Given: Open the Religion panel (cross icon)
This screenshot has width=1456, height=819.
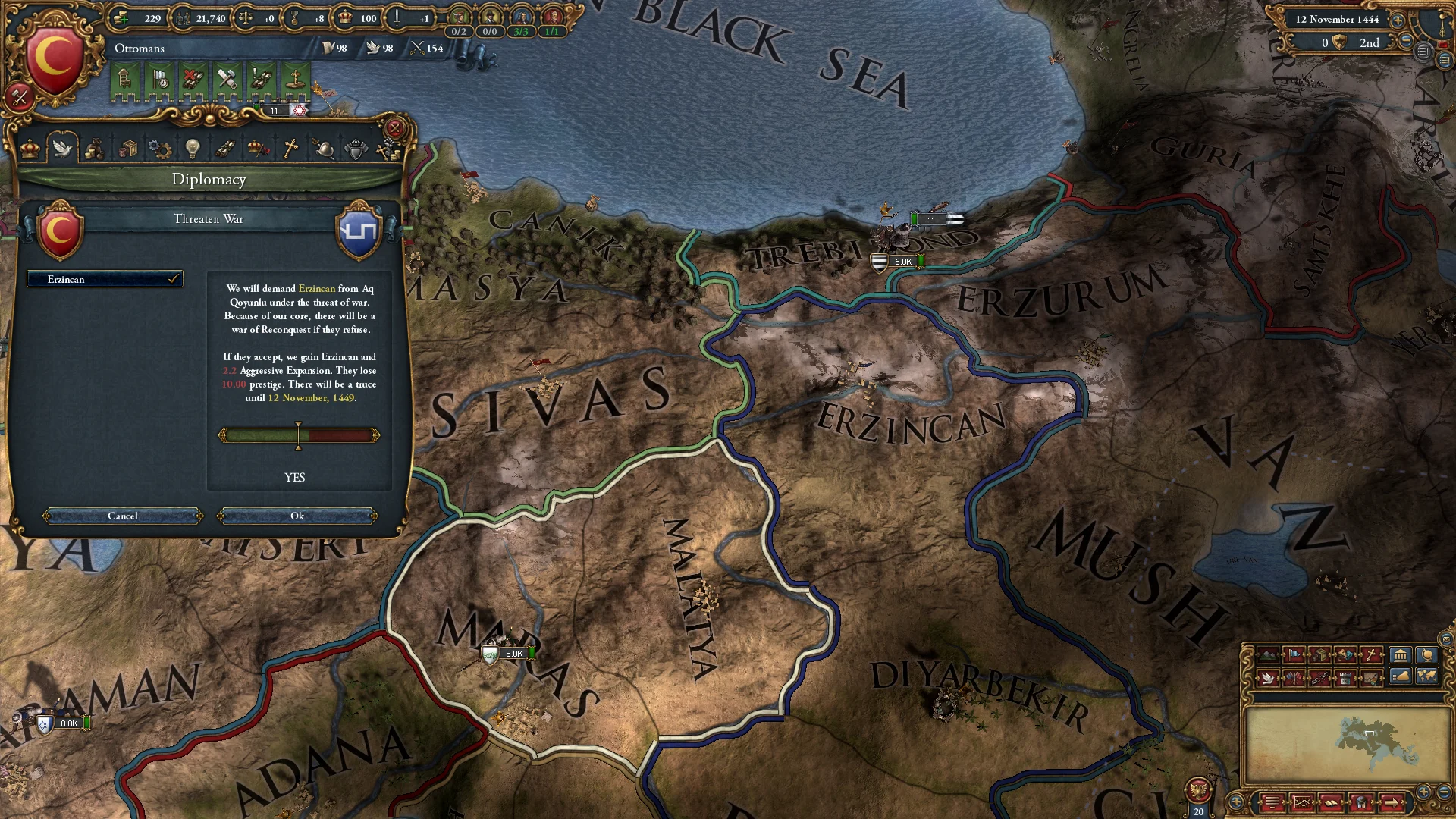Looking at the screenshot, I should tap(290, 149).
